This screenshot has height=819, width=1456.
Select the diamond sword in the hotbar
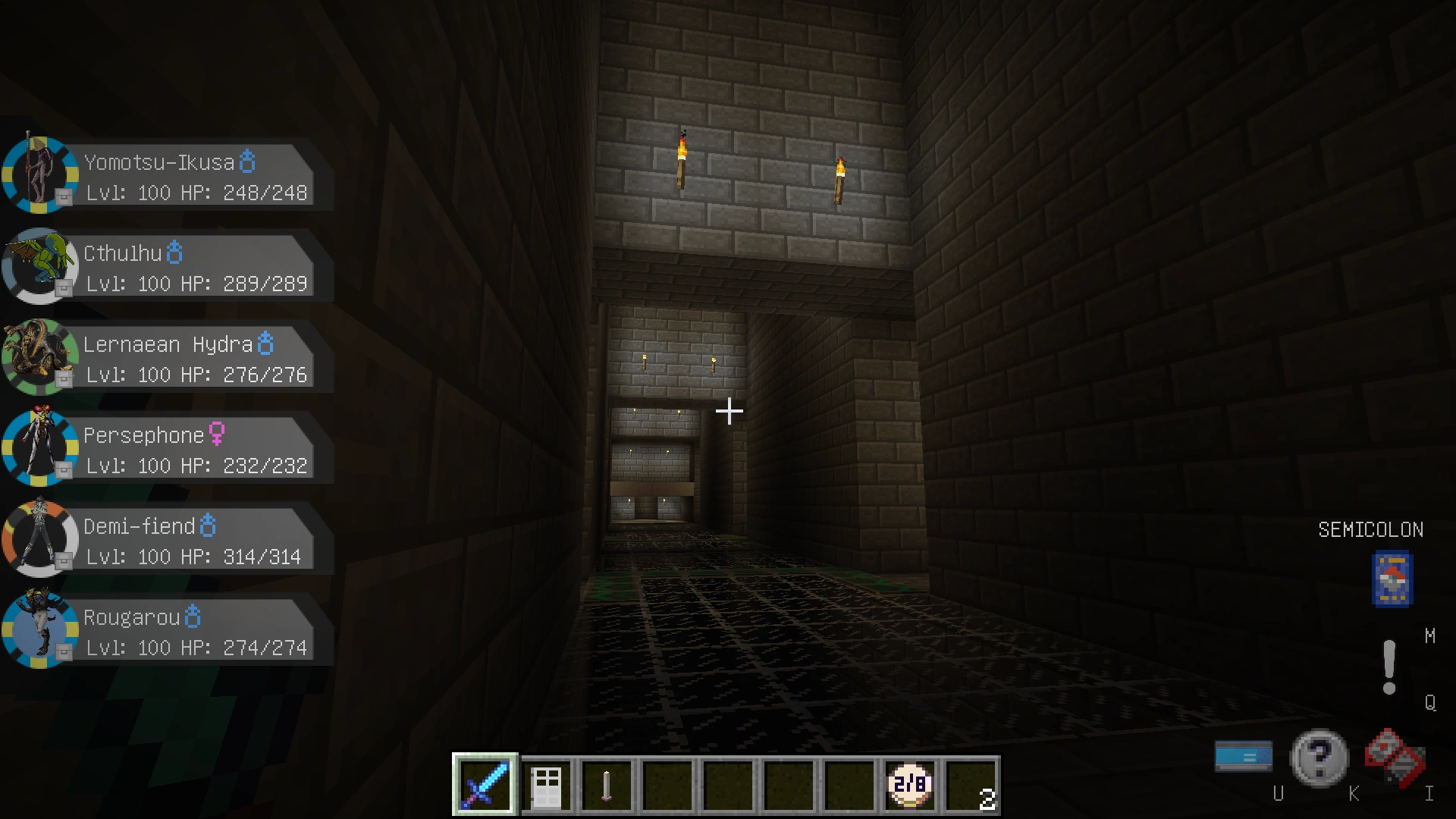coord(484,785)
